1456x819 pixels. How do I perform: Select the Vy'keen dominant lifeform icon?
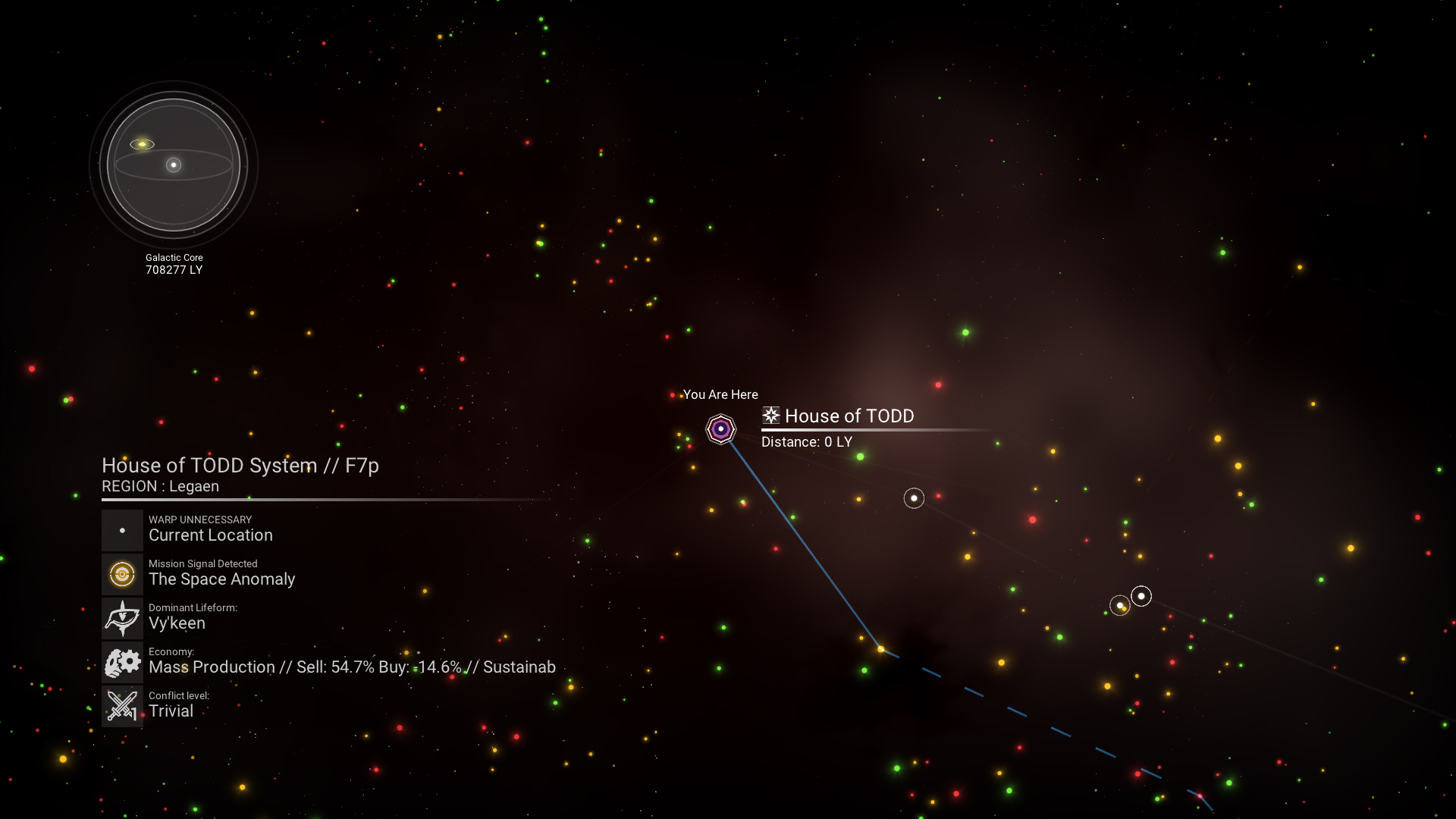(122, 618)
